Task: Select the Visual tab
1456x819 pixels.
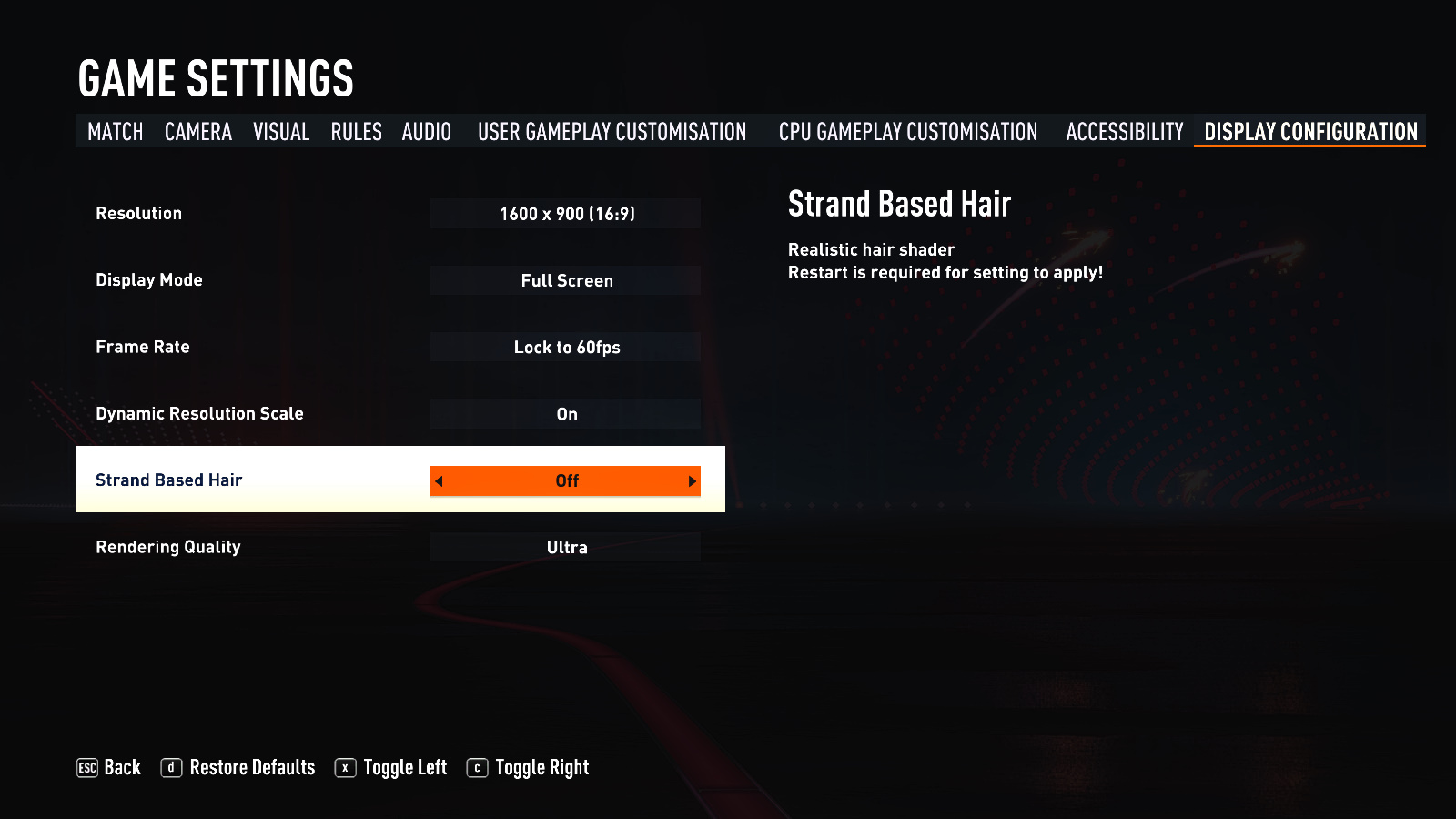Action: pyautogui.click(x=281, y=132)
